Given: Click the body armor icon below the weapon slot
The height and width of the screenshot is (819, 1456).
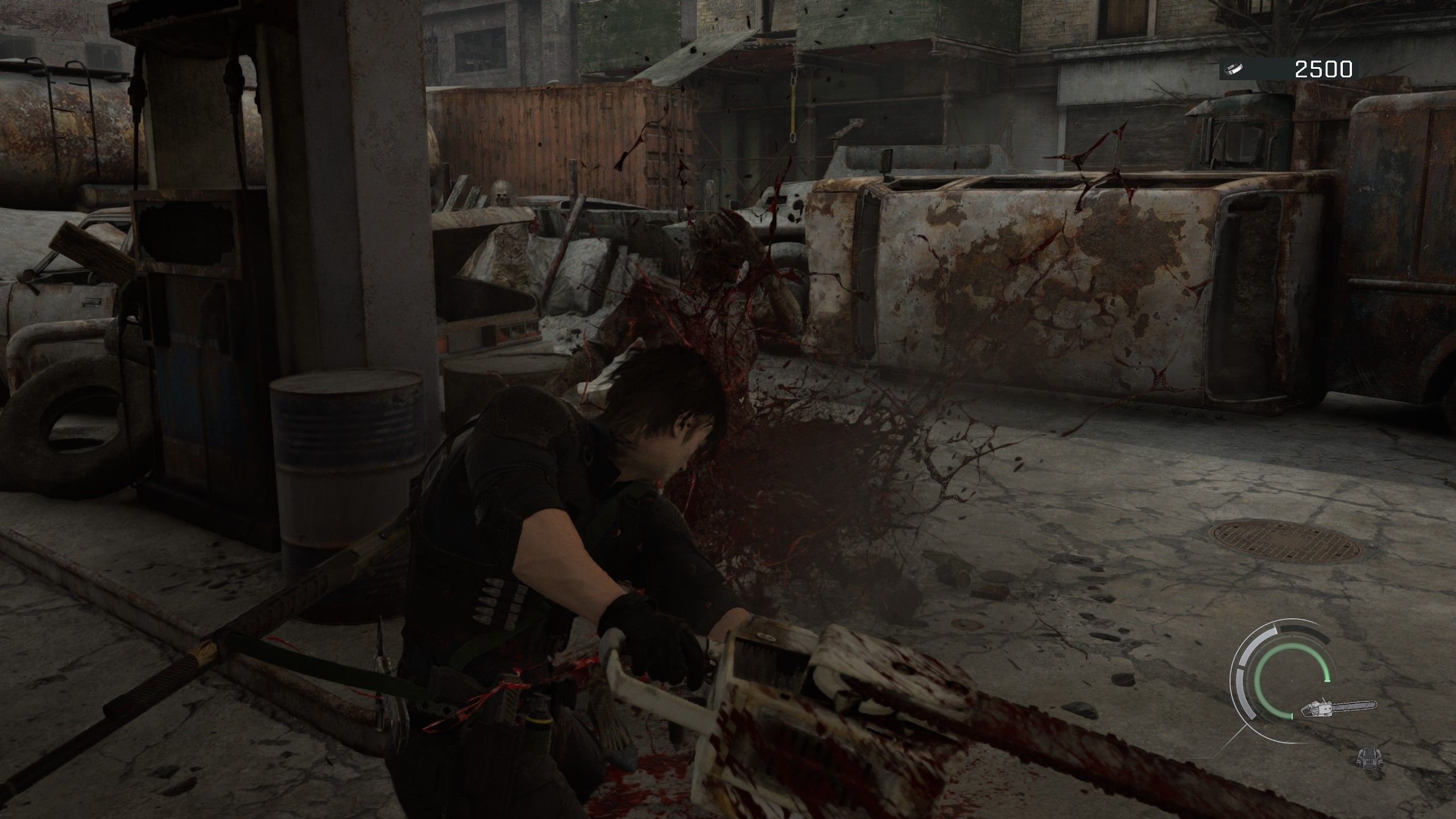Looking at the screenshot, I should tap(1370, 758).
